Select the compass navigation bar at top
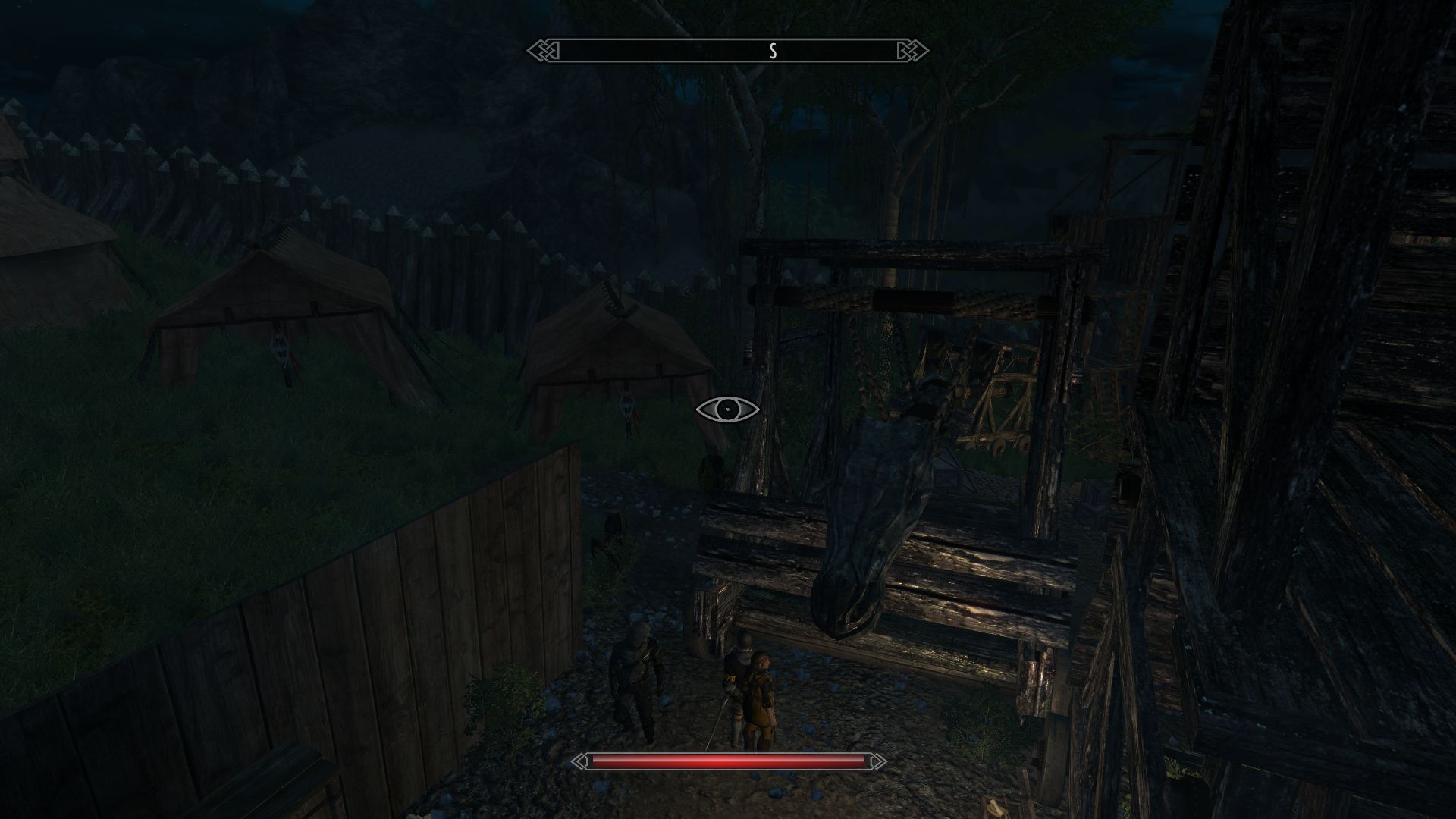The height and width of the screenshot is (819, 1456). tap(728, 50)
